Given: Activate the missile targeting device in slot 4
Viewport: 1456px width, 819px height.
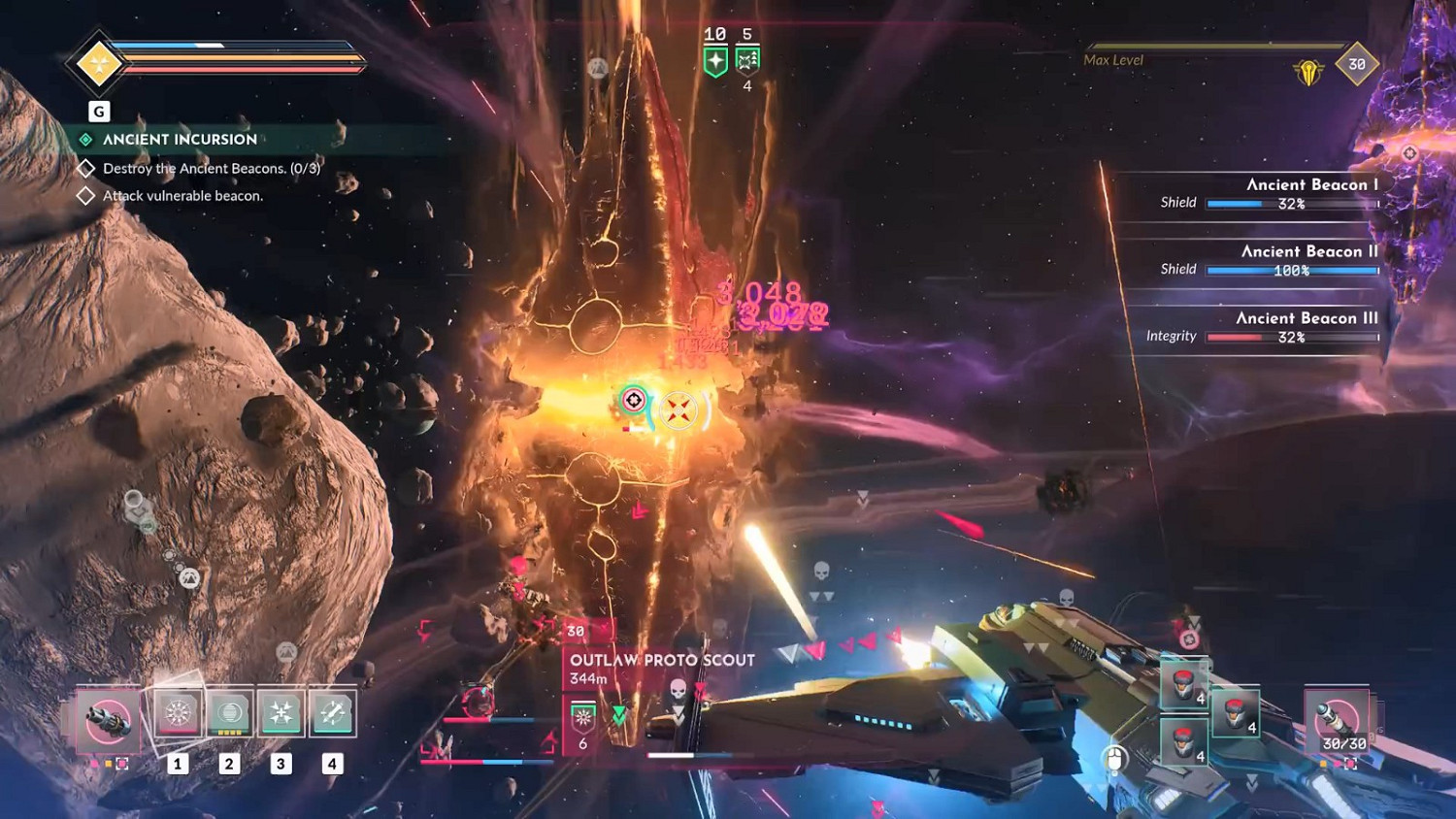Looking at the screenshot, I should click(332, 714).
